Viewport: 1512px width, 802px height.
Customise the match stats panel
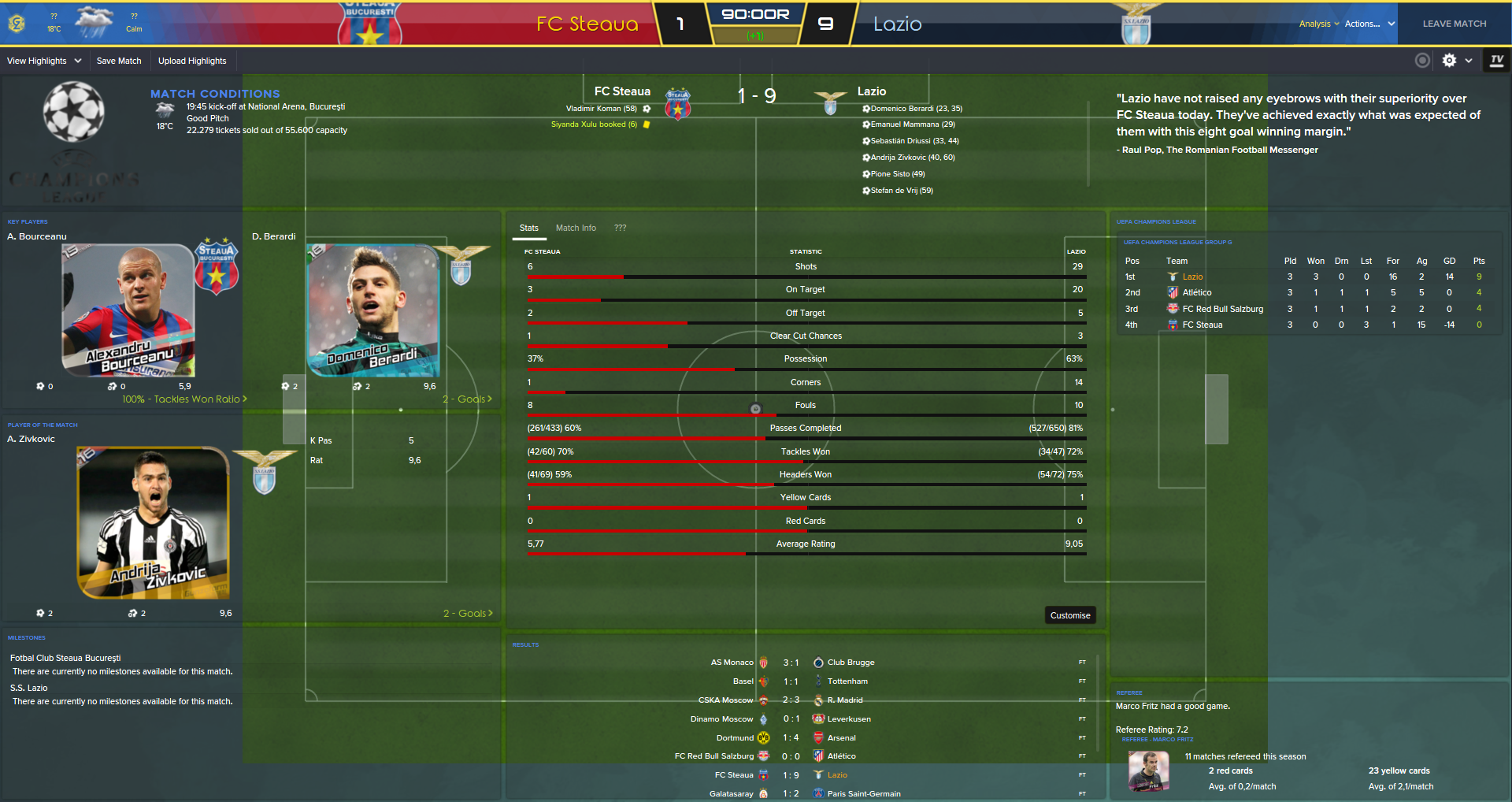click(x=1070, y=615)
